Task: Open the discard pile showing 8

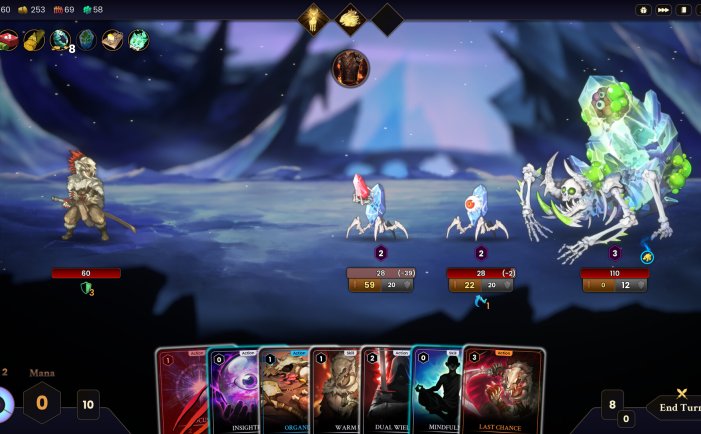Action: tap(612, 404)
